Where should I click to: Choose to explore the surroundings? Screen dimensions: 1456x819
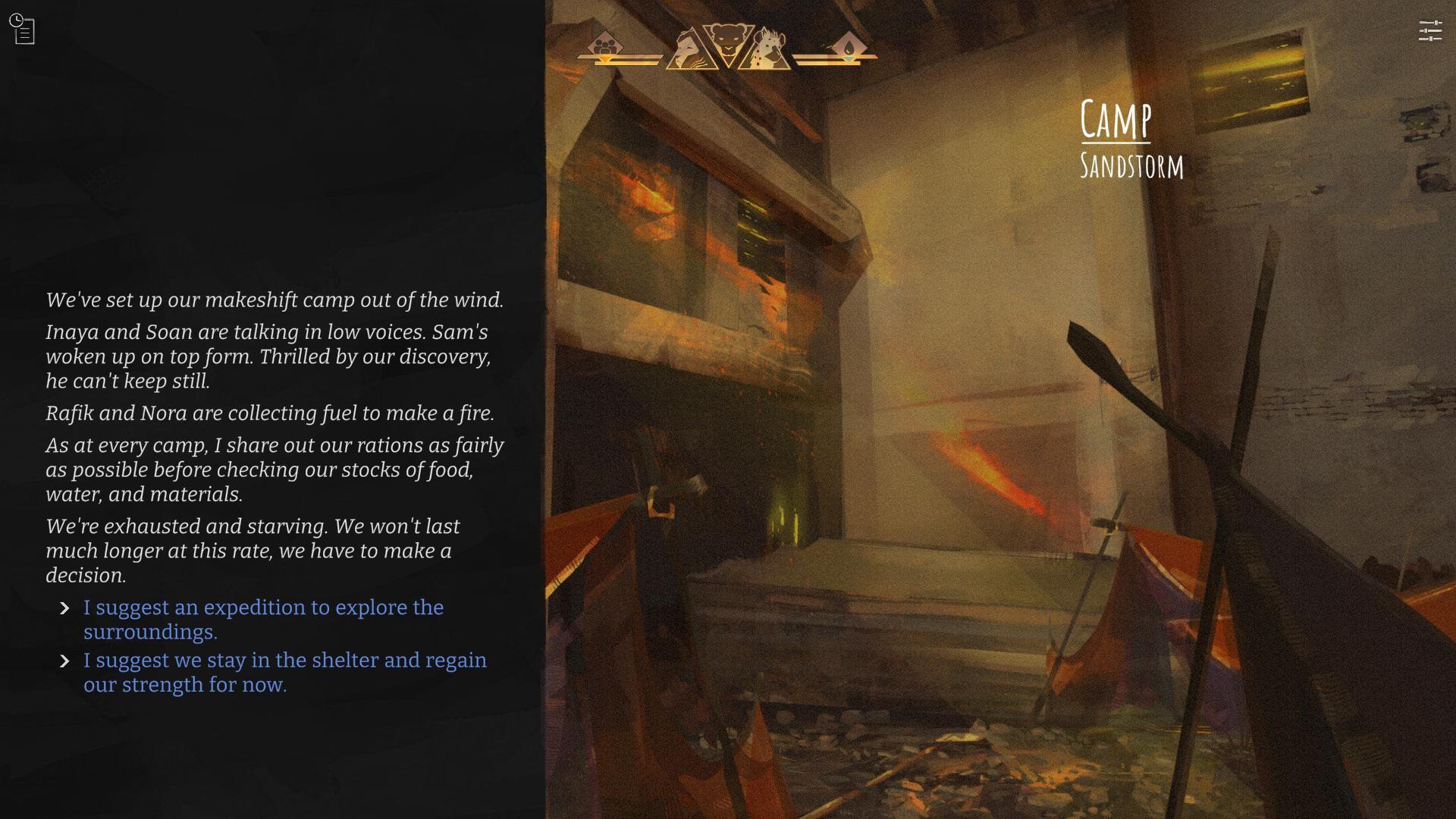(x=262, y=607)
